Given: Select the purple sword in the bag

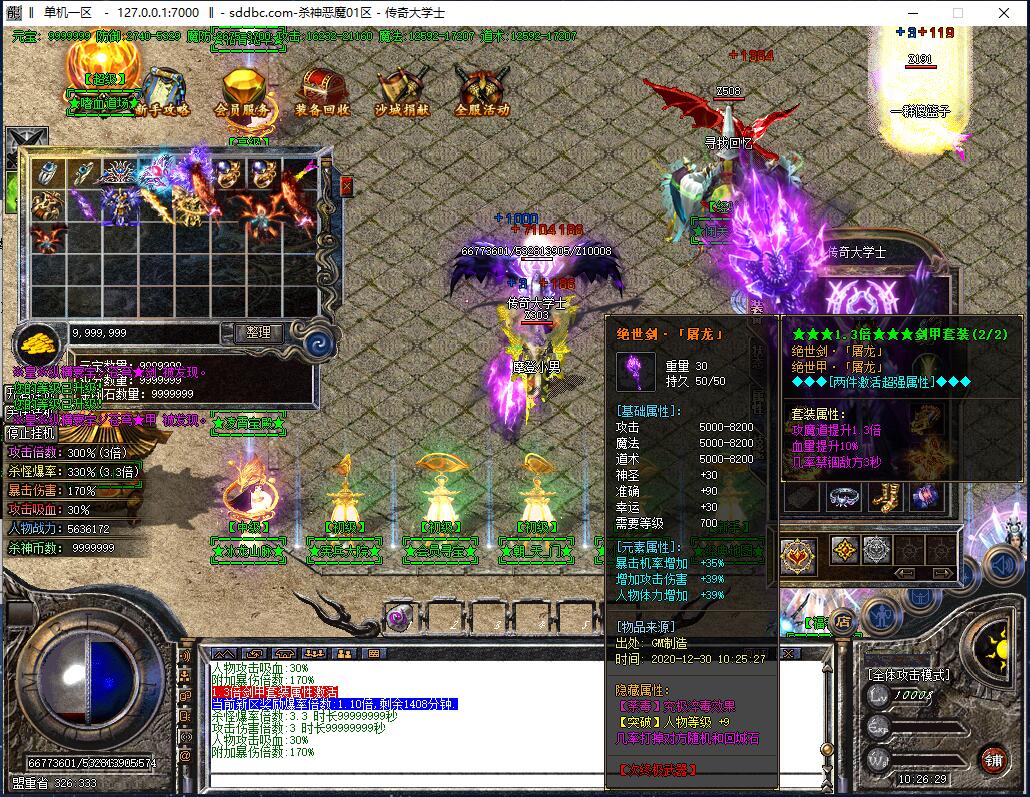Looking at the screenshot, I should pos(82,207).
